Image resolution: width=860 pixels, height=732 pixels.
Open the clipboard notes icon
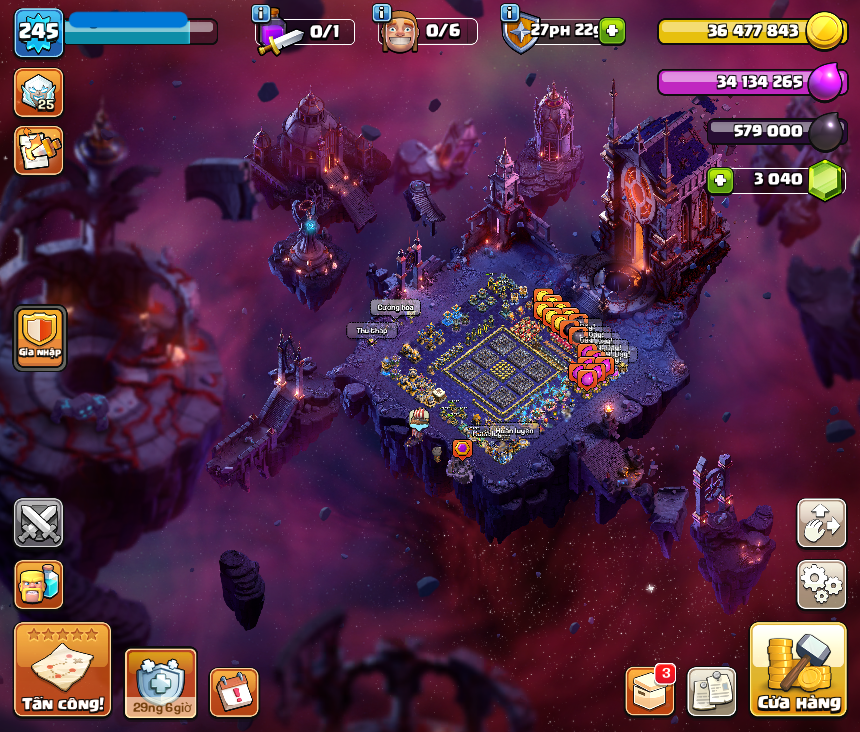tap(711, 691)
